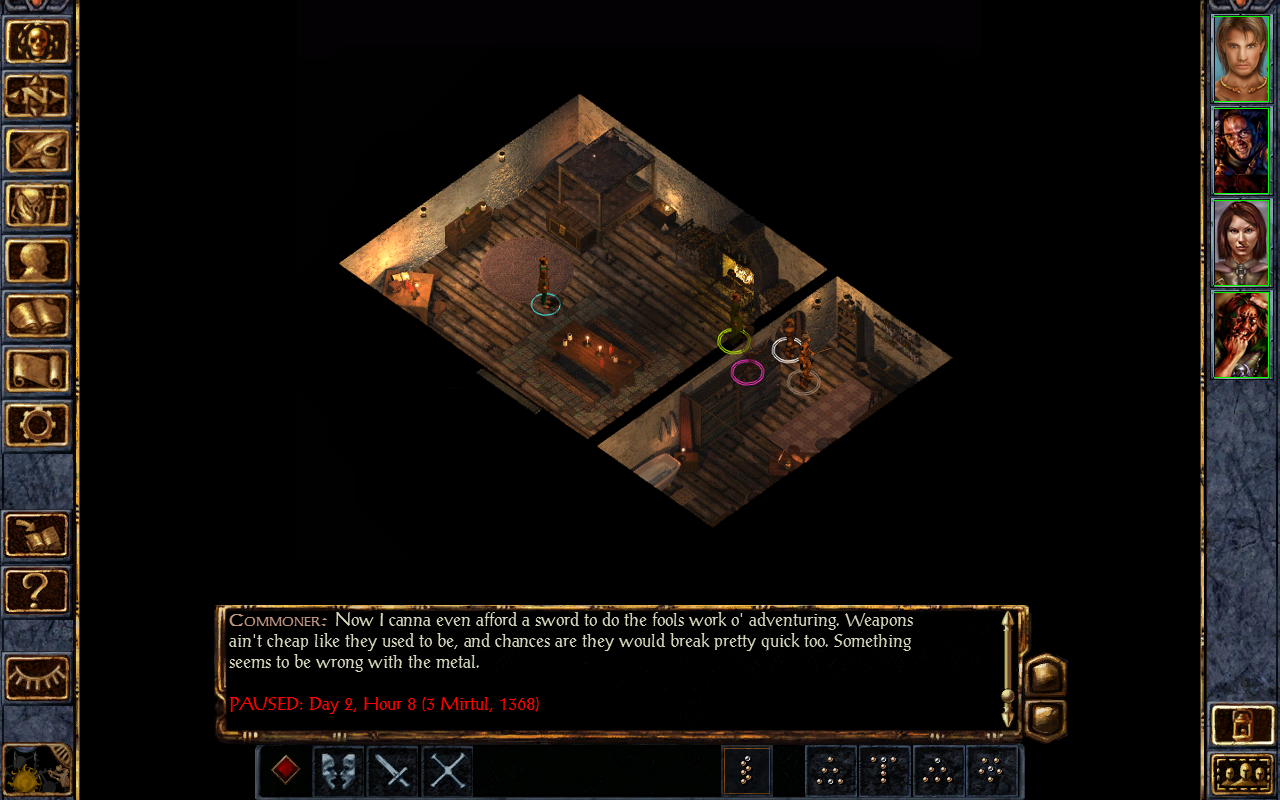The image size is (1280, 800).
Task: Click the skull emblem button
Action: [38, 42]
